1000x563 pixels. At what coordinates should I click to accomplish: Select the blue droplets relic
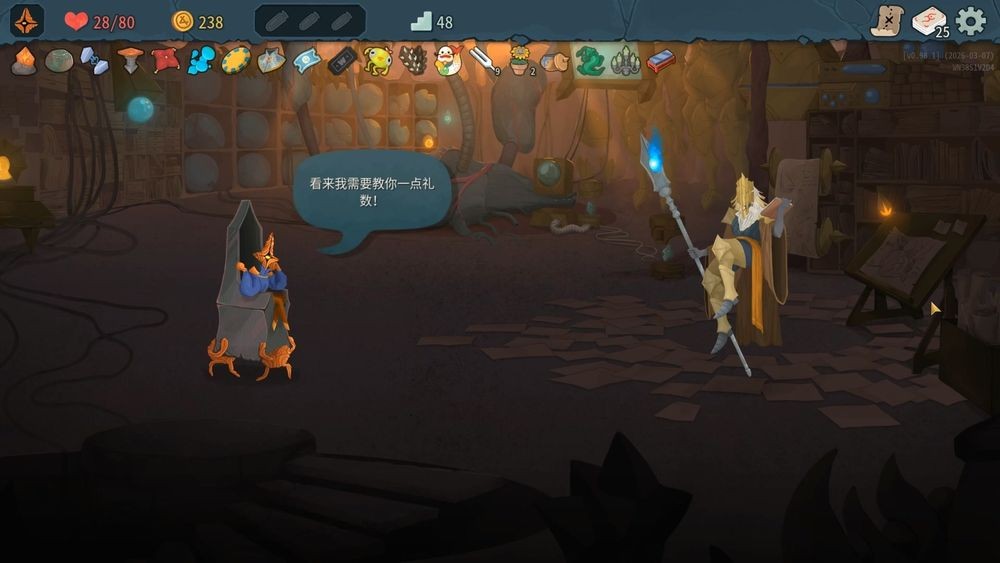pos(201,60)
